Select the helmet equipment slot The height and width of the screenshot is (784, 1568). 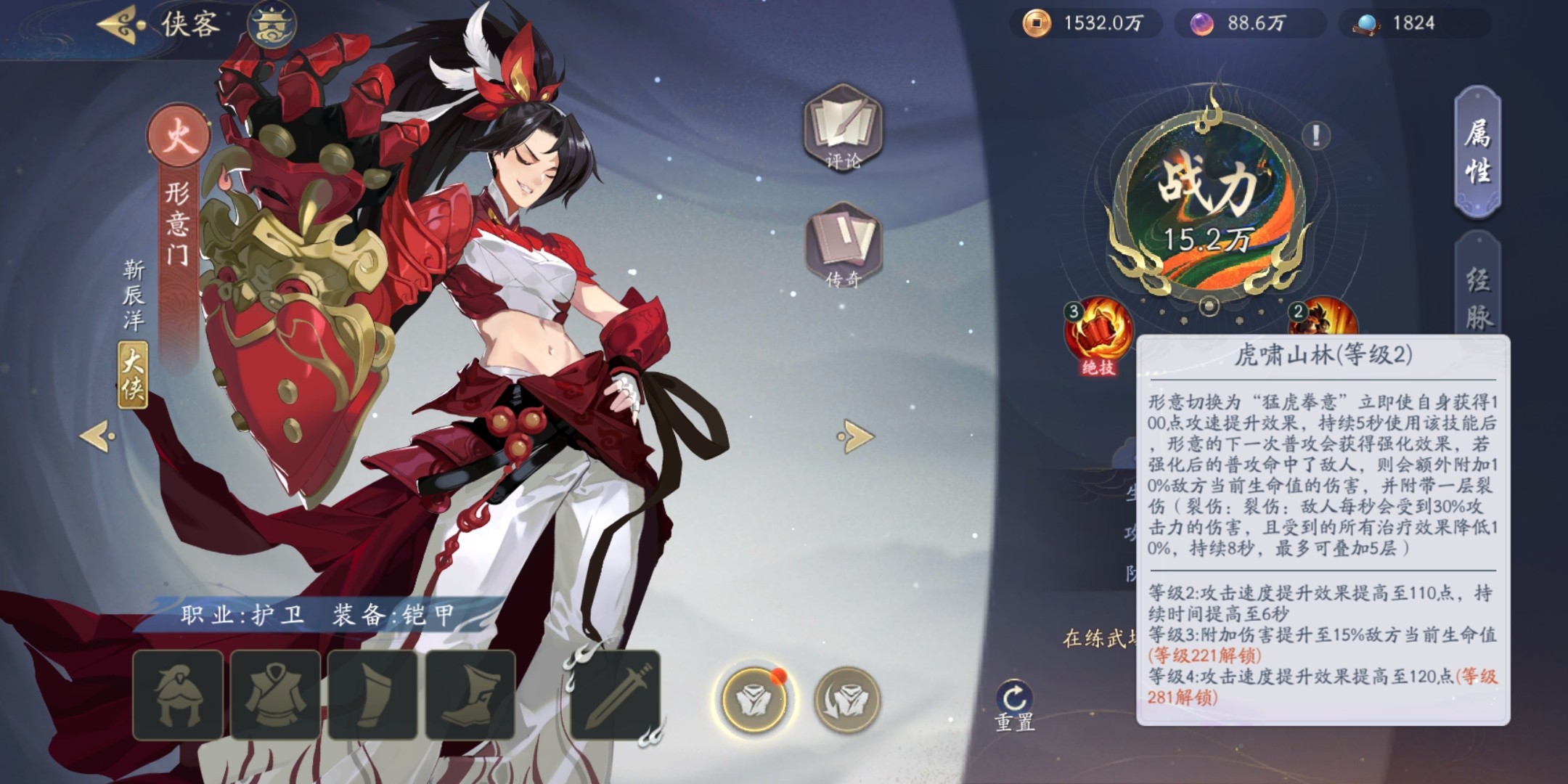(178, 695)
